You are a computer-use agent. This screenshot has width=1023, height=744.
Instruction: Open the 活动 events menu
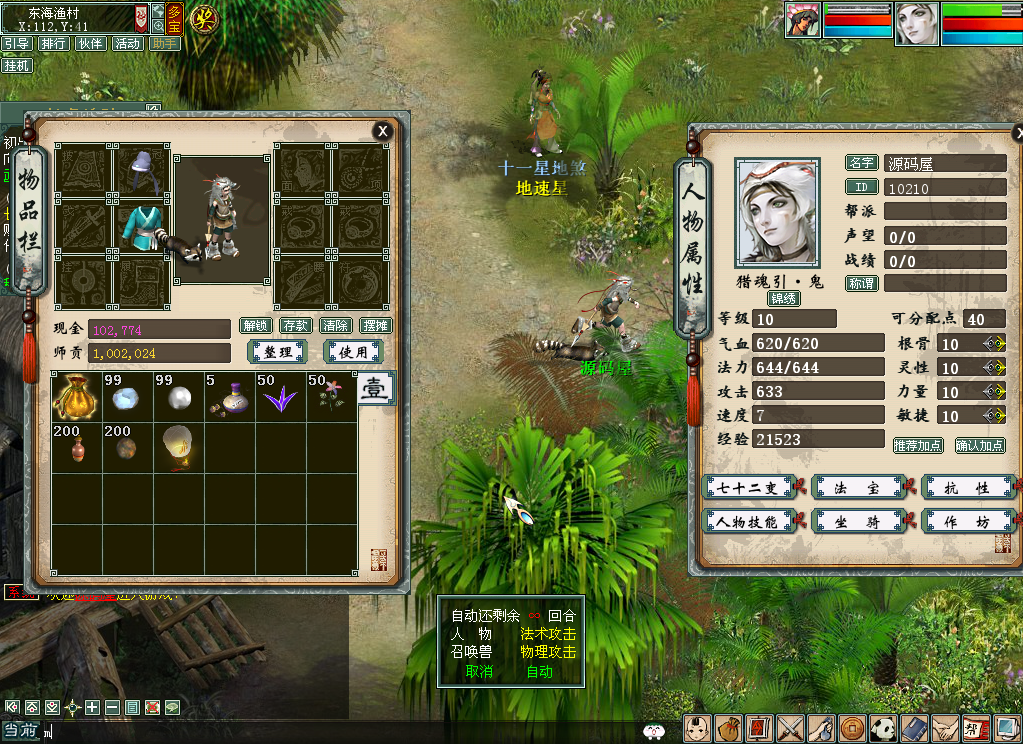click(127, 44)
